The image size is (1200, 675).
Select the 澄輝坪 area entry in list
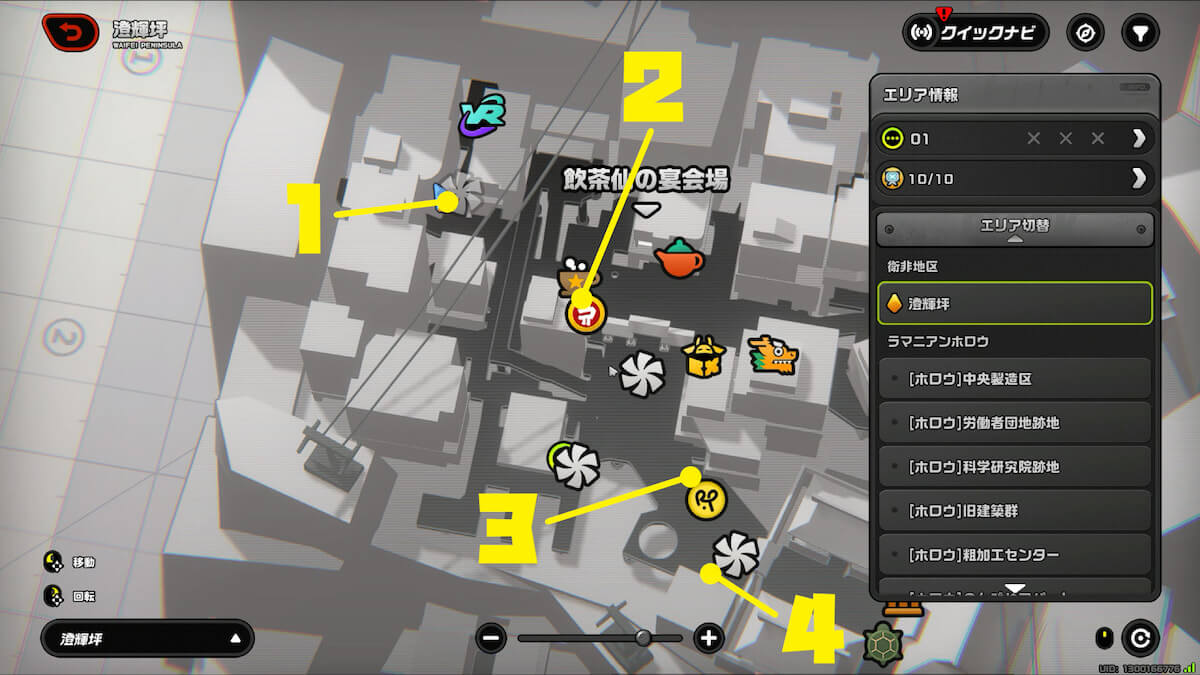pos(1015,303)
